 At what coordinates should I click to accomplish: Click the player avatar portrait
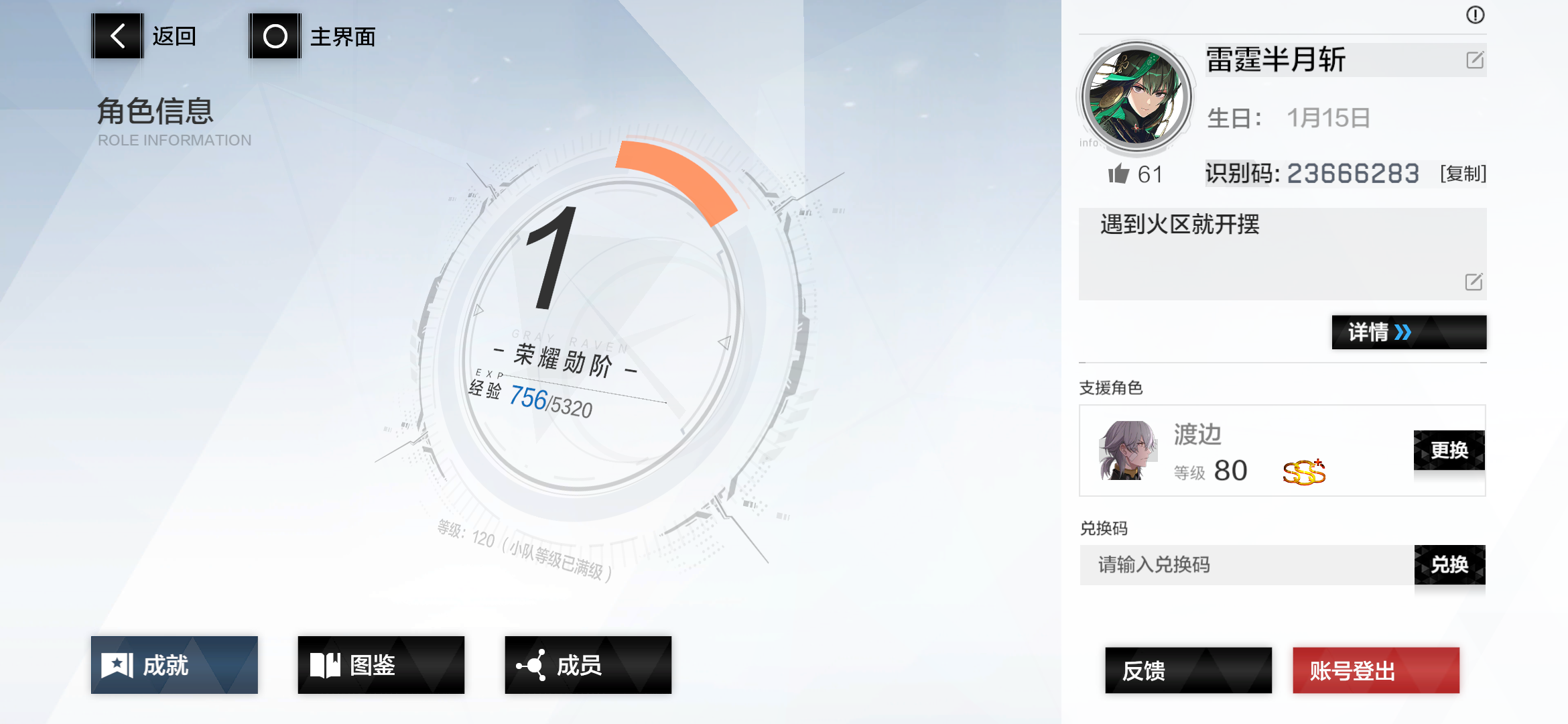click(1138, 96)
